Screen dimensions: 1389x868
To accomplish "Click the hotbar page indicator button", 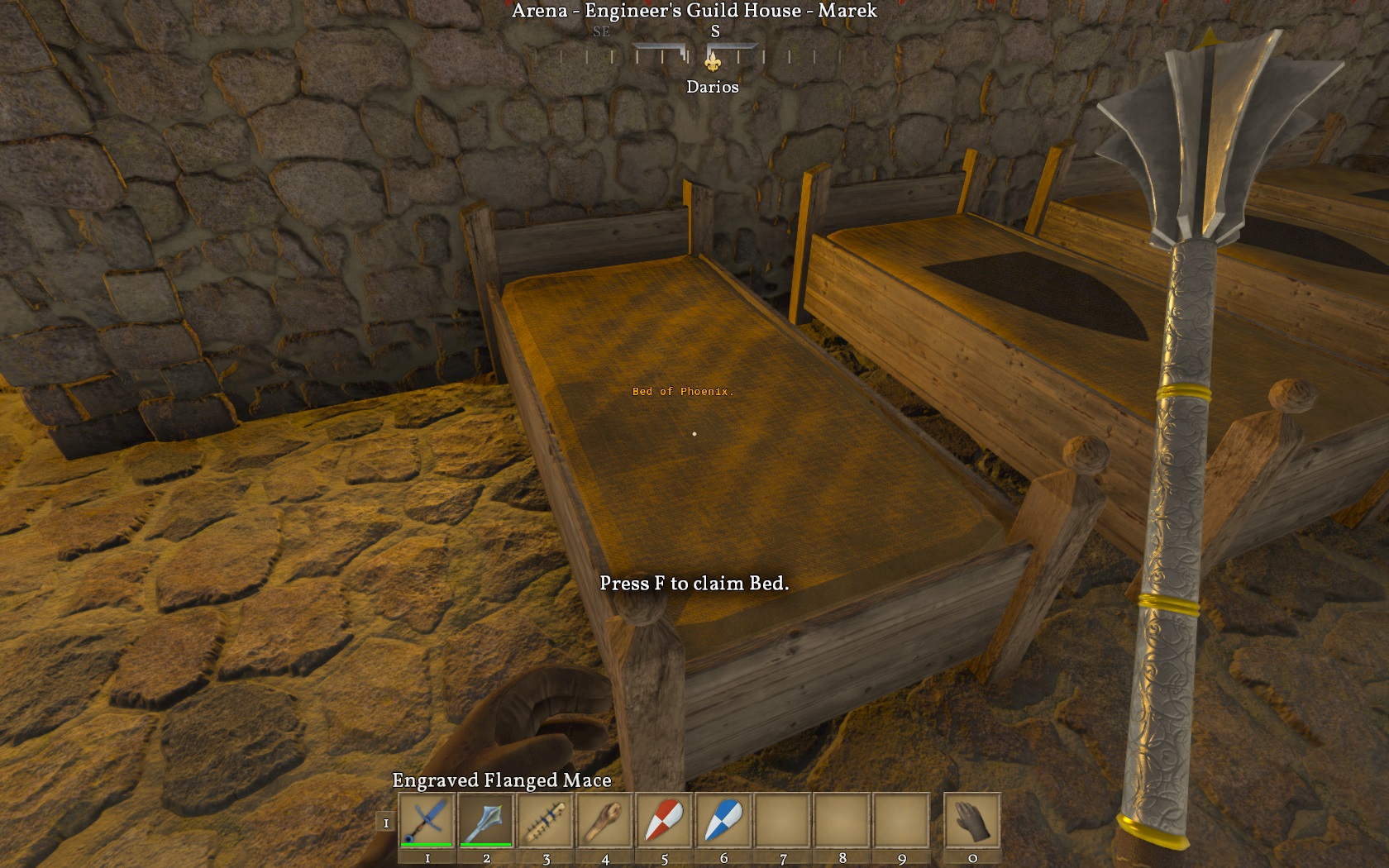I will (385, 823).
